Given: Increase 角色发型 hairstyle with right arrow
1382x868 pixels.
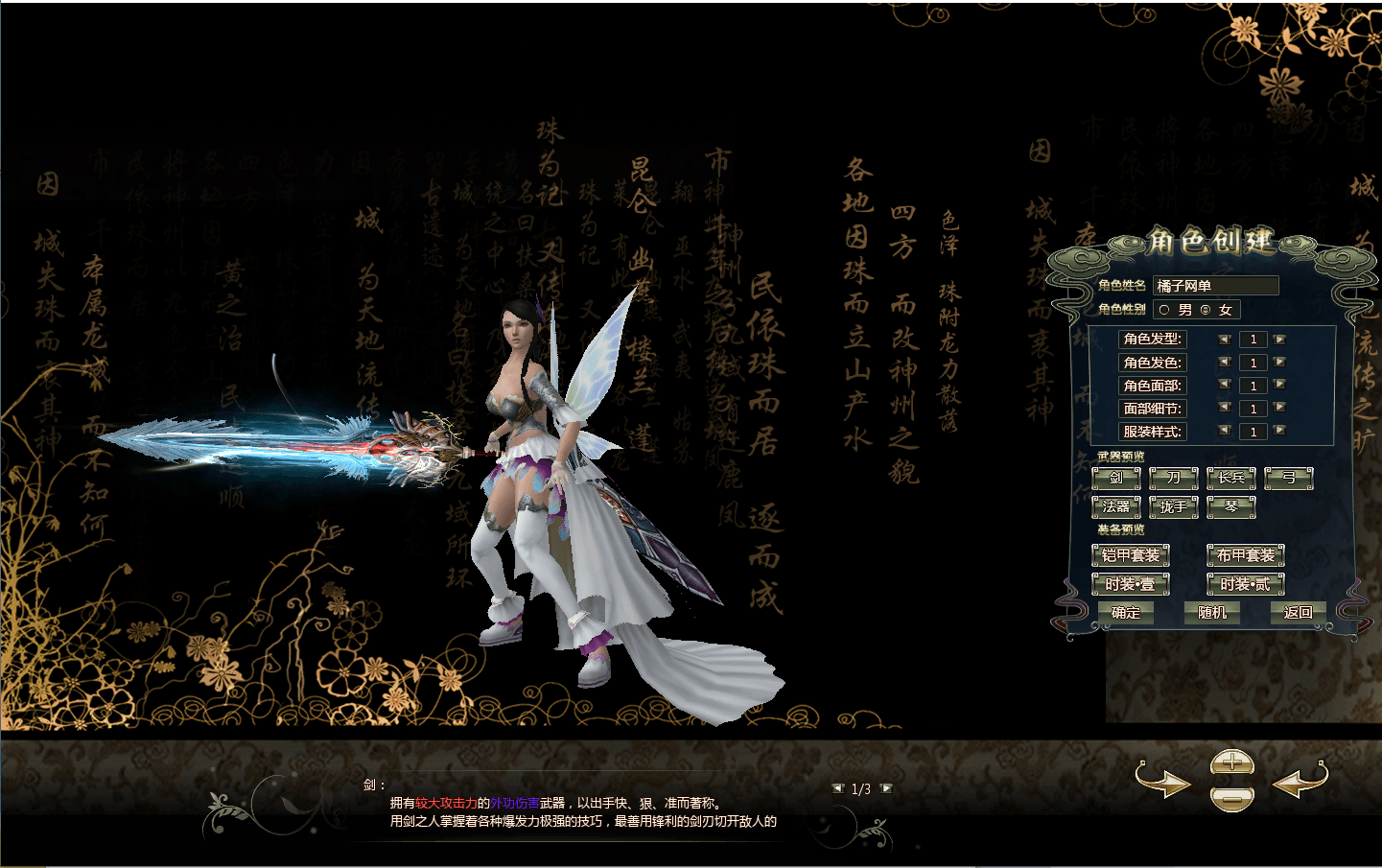Looking at the screenshot, I should [x=1278, y=340].
